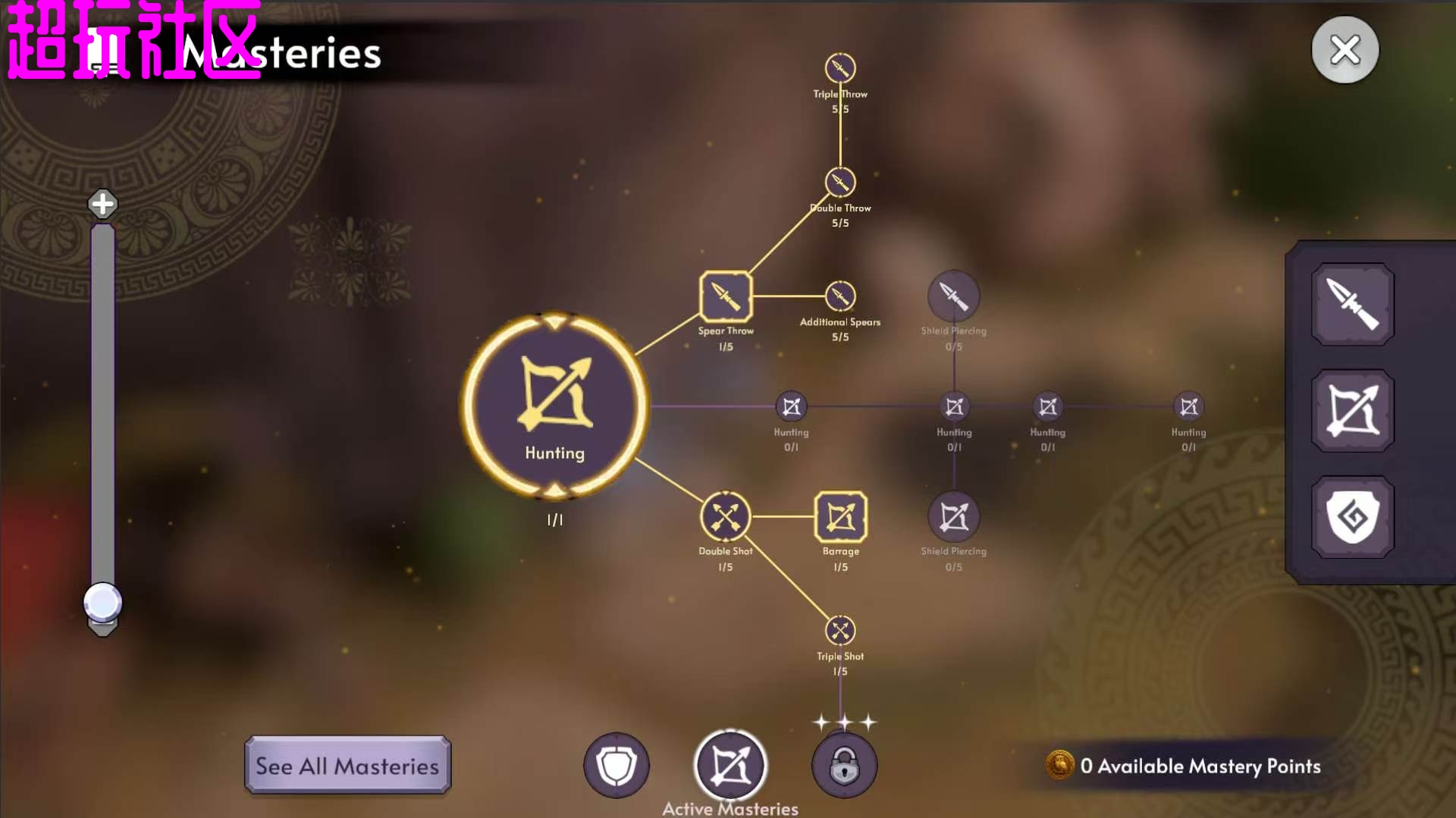Select the central Hunting mastery node
The image size is (1456, 818).
[554, 405]
